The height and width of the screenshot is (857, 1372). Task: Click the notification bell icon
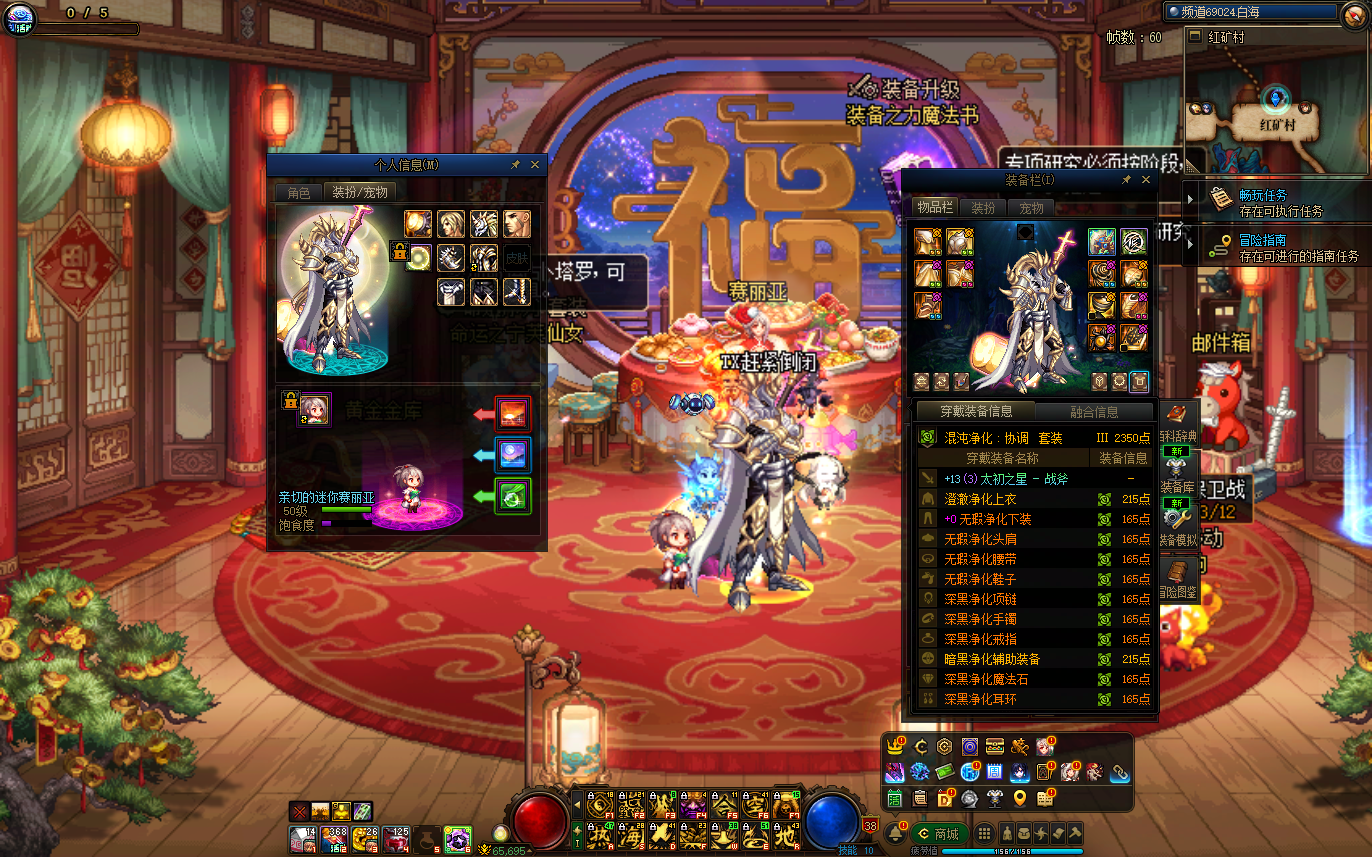[896, 834]
